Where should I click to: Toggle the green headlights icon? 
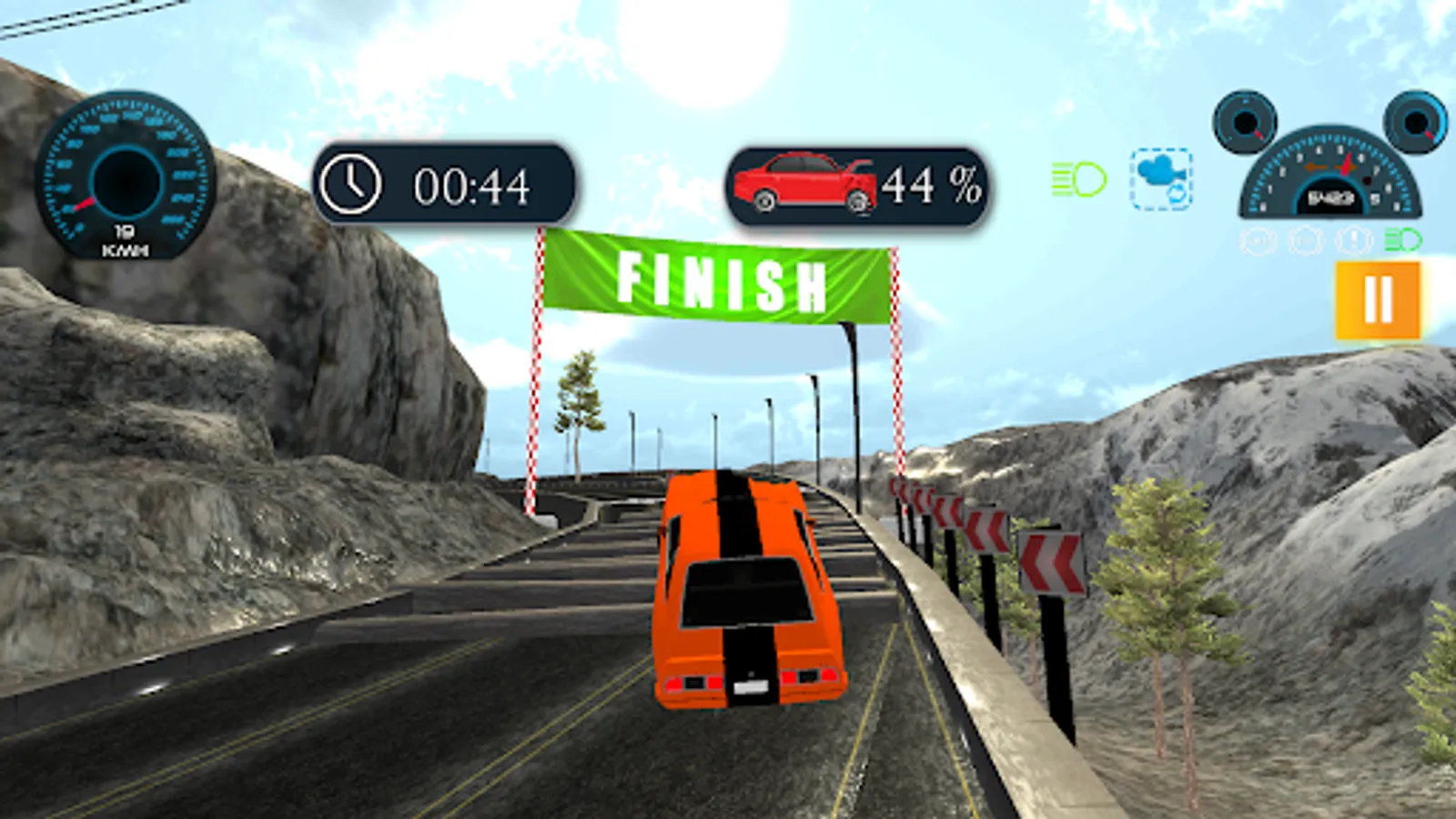pyautogui.click(x=1079, y=179)
